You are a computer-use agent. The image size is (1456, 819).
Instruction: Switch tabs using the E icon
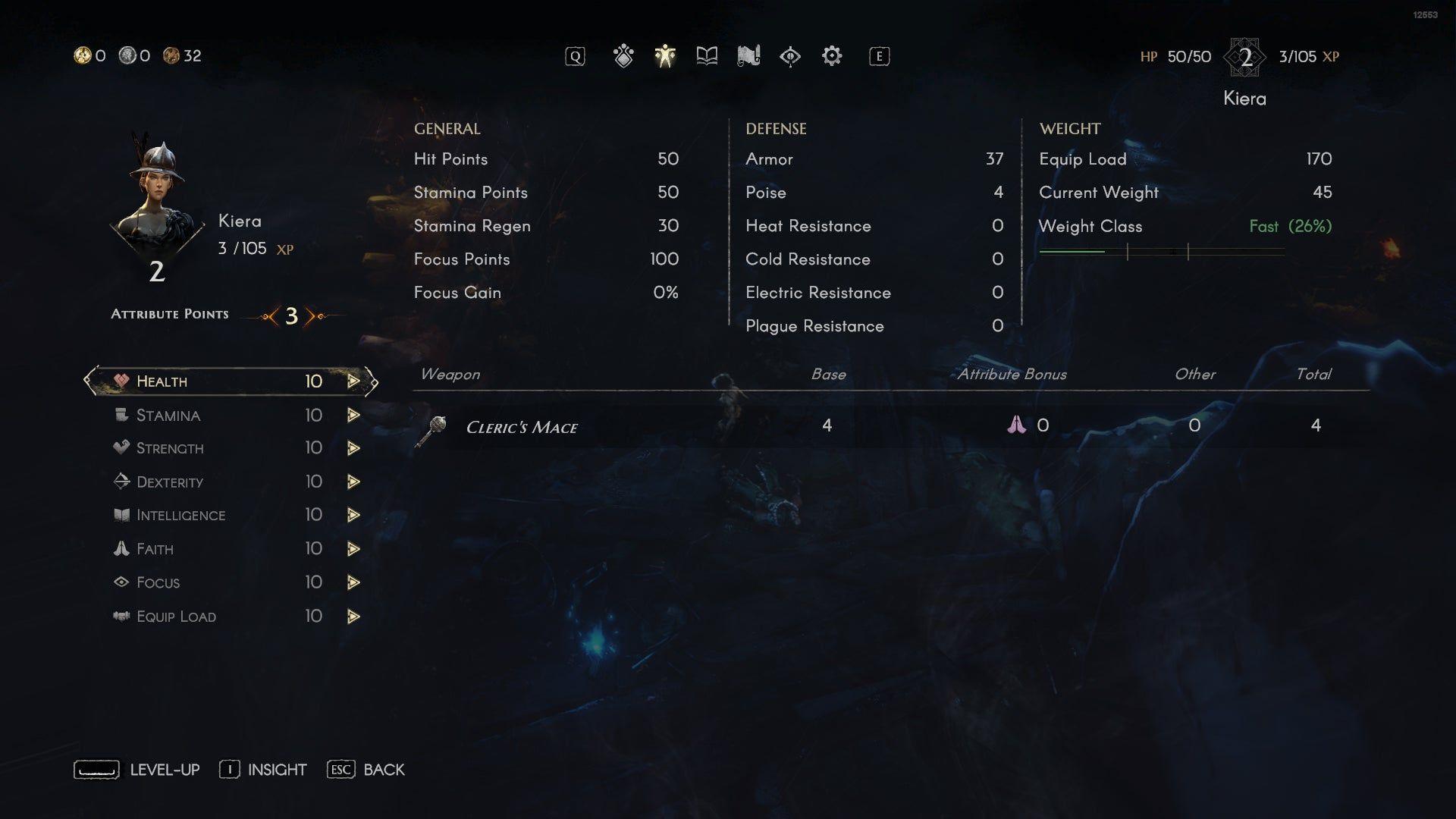[878, 55]
